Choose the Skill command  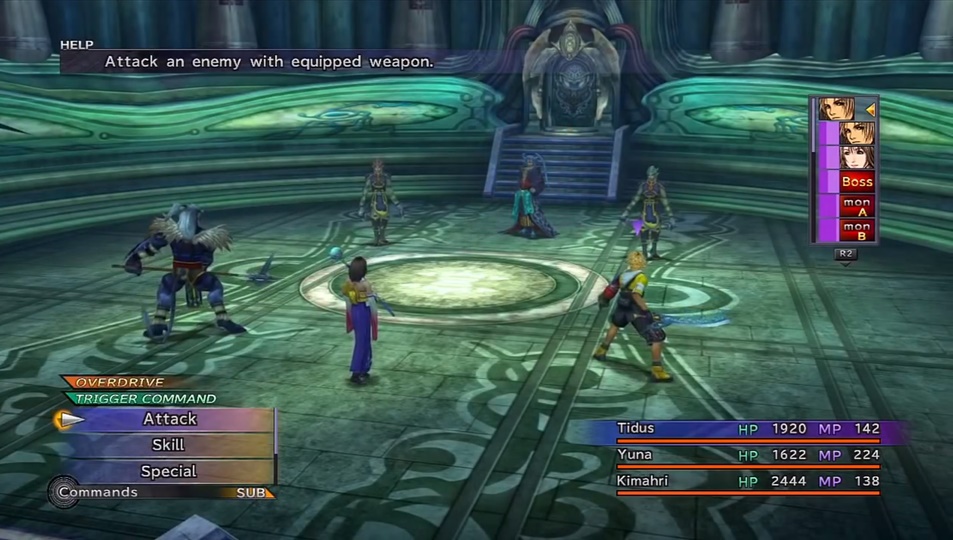168,445
